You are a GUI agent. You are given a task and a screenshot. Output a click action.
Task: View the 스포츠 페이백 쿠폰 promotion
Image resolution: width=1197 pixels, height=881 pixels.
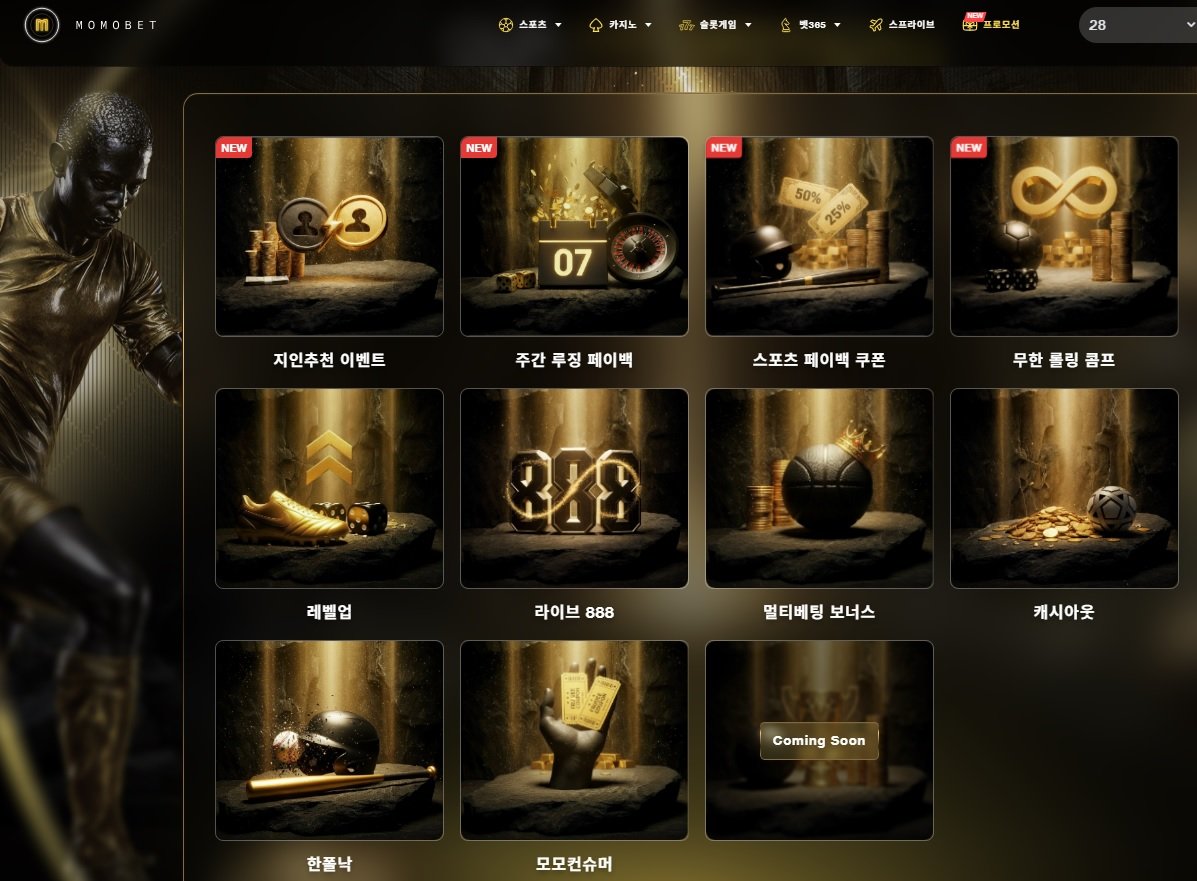tap(819, 236)
